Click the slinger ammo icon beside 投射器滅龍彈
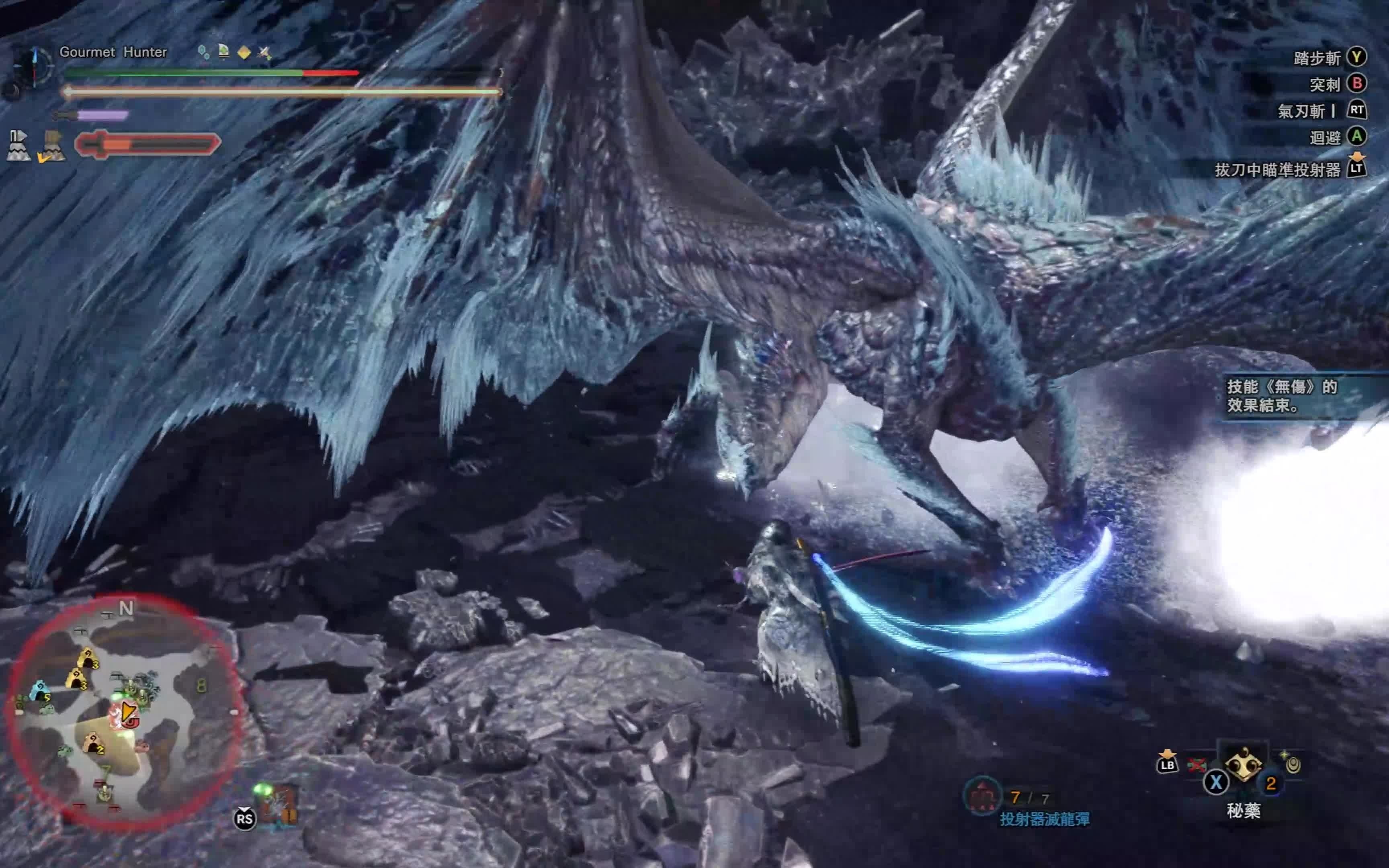 pos(981,797)
